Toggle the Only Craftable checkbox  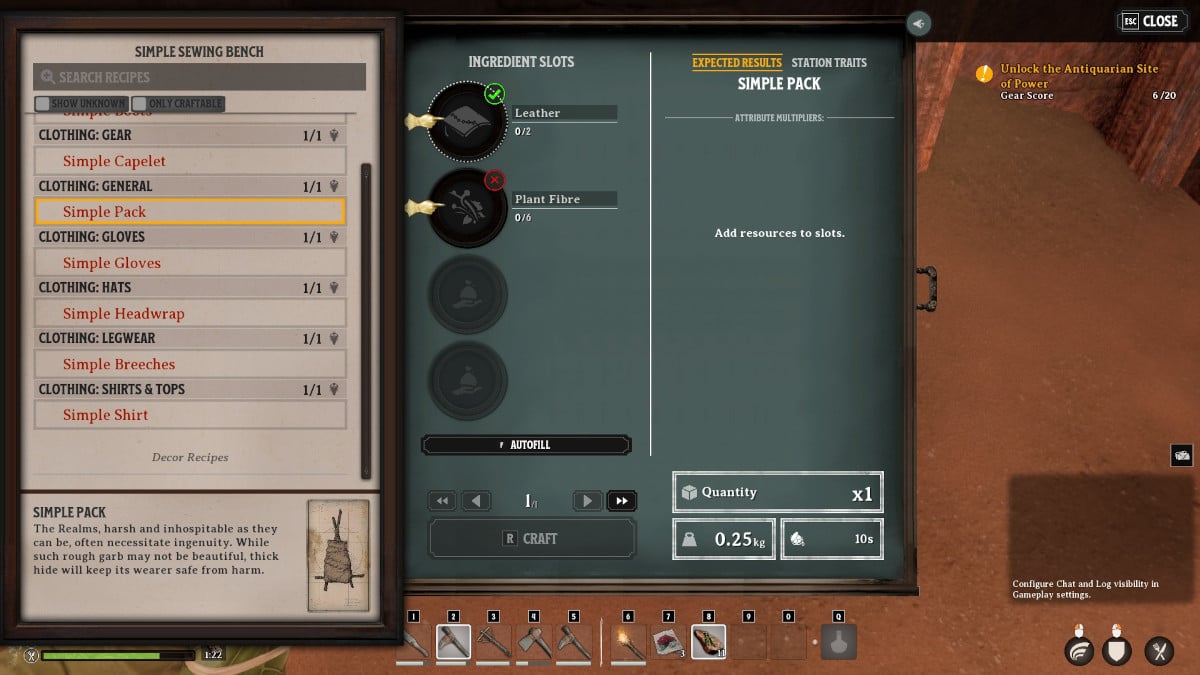tap(139, 103)
